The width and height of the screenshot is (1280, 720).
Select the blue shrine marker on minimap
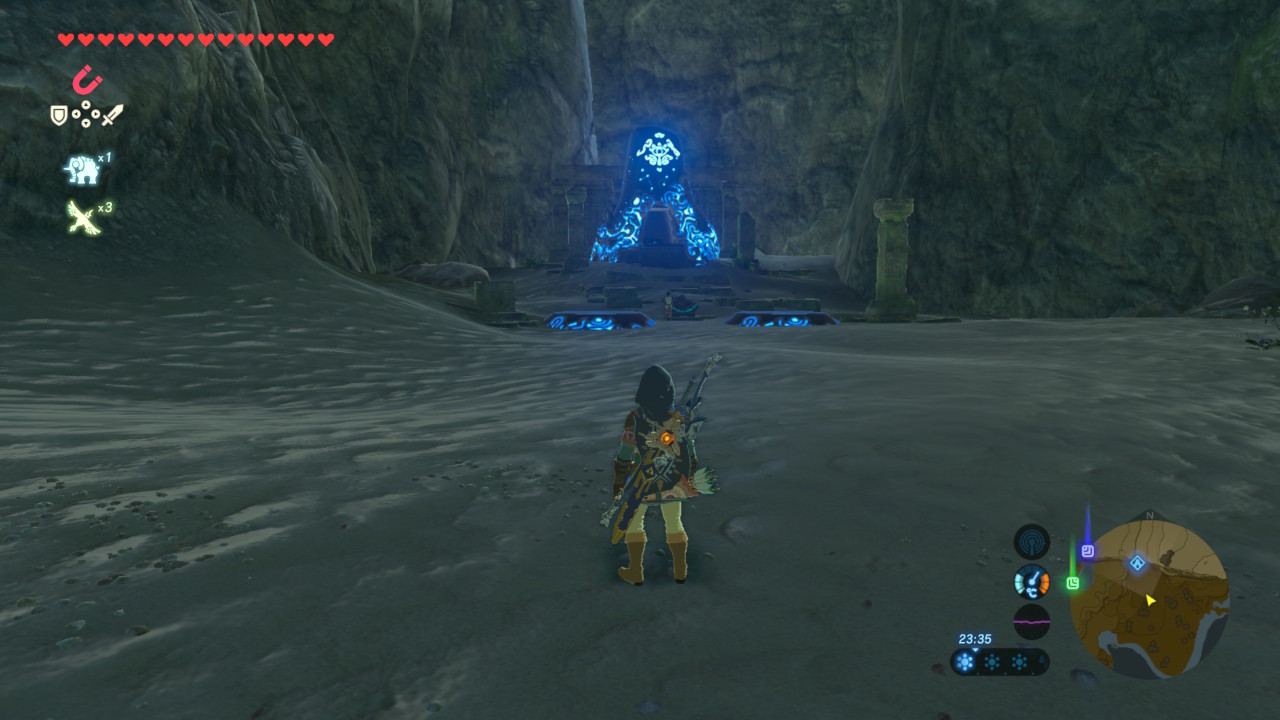(x=1137, y=563)
